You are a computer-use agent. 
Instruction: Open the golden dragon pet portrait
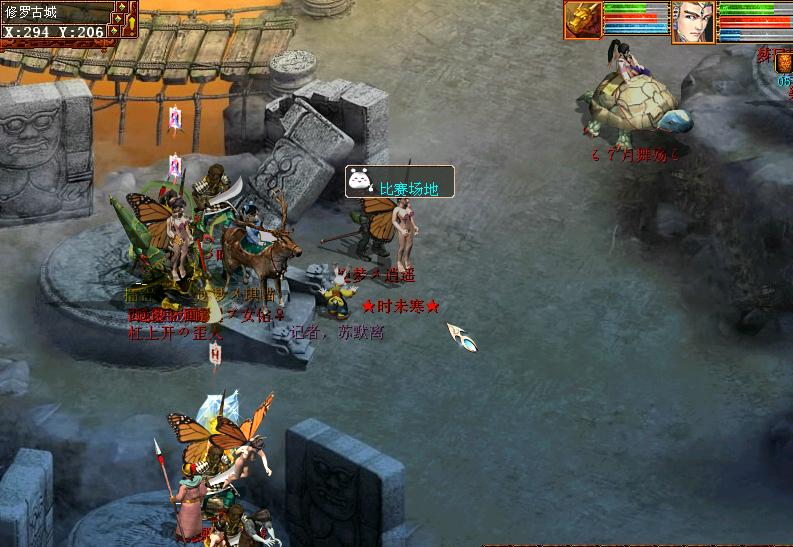583,20
